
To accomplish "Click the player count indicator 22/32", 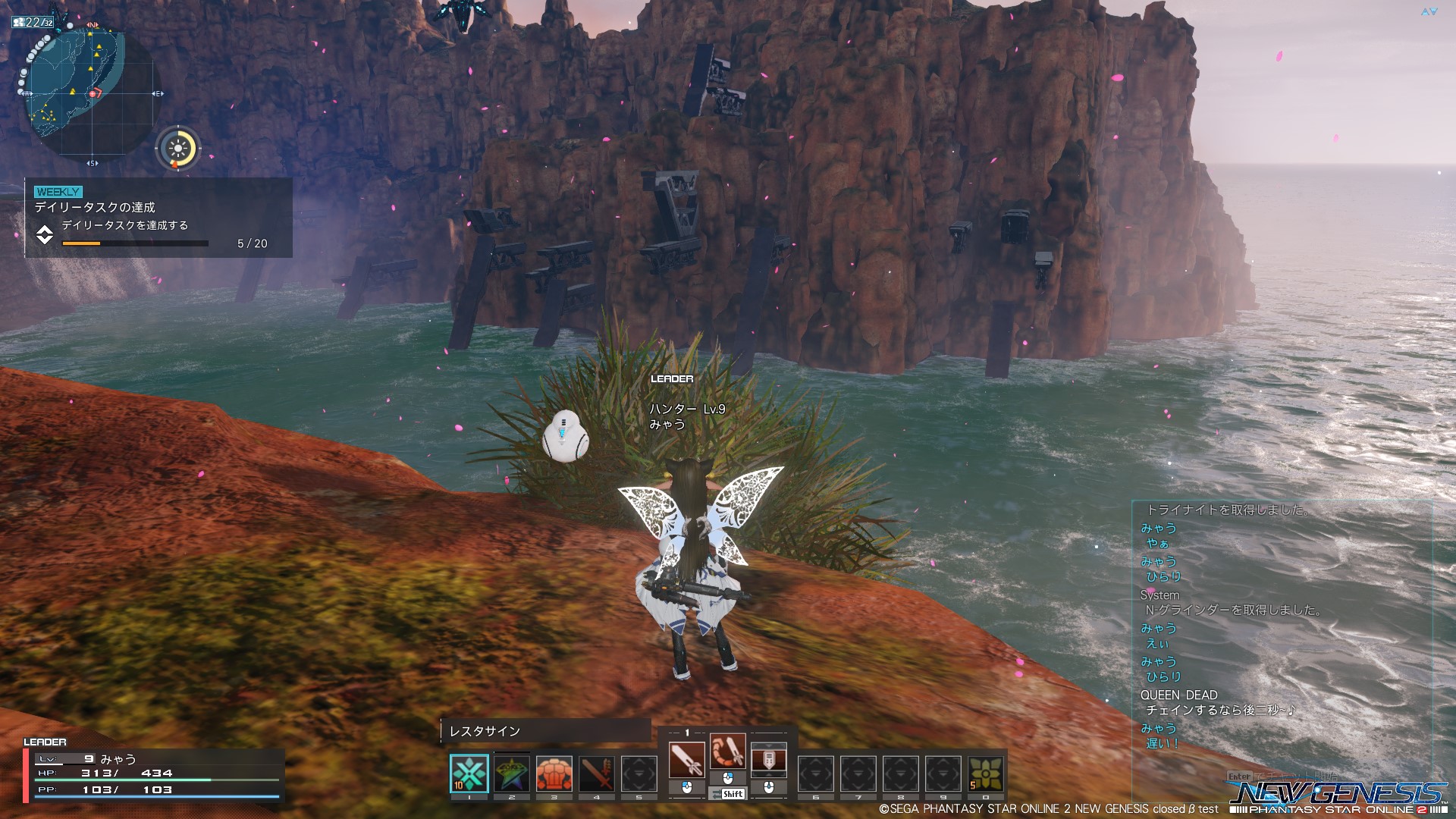I will (x=33, y=22).
